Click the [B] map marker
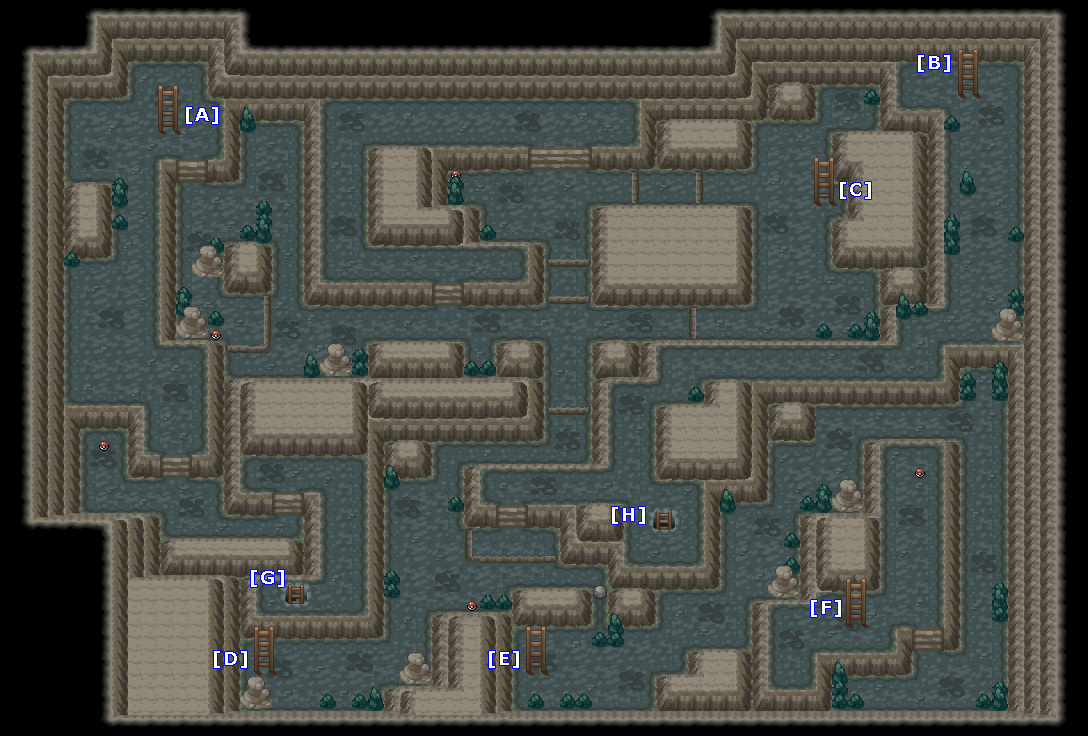Screen dimensions: 1088x736 tap(934, 63)
